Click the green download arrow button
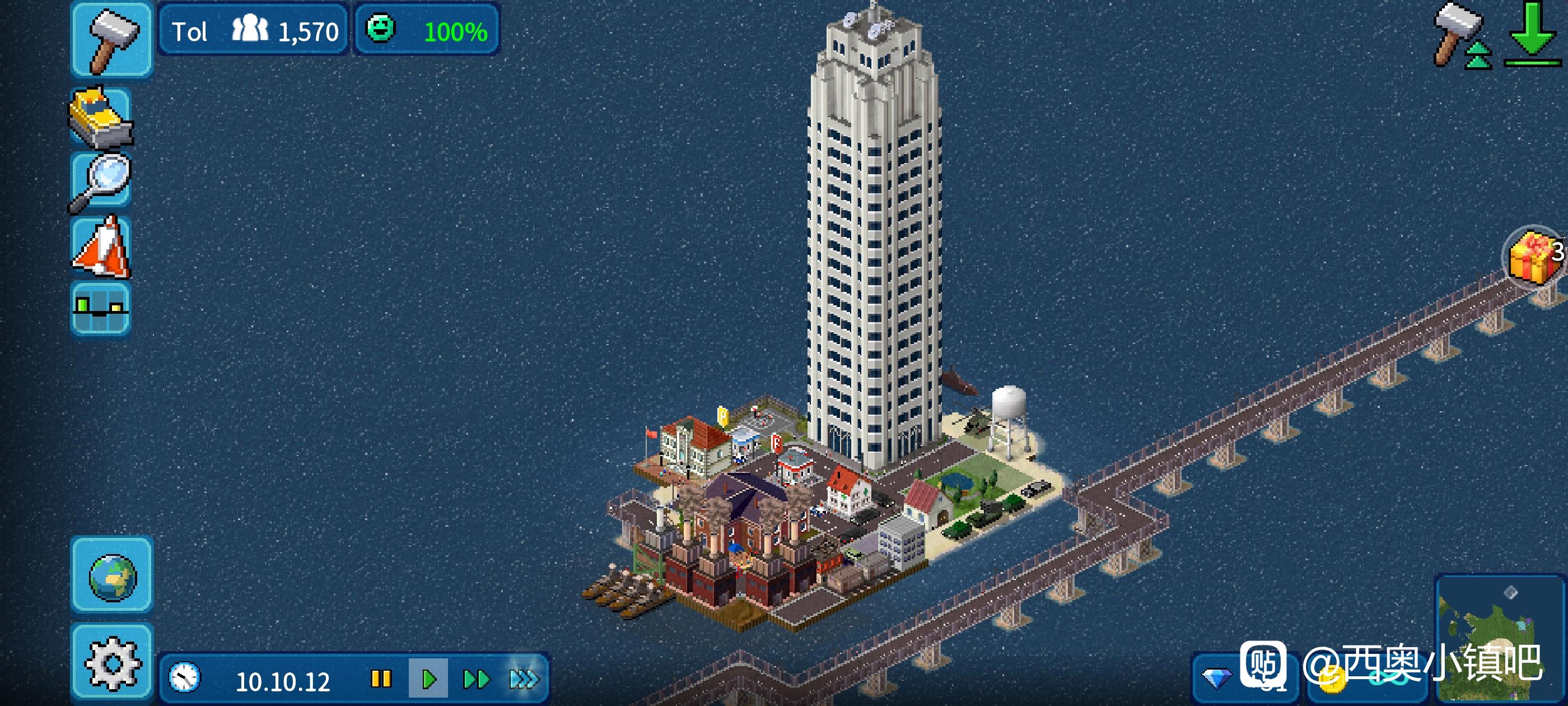 click(1532, 35)
